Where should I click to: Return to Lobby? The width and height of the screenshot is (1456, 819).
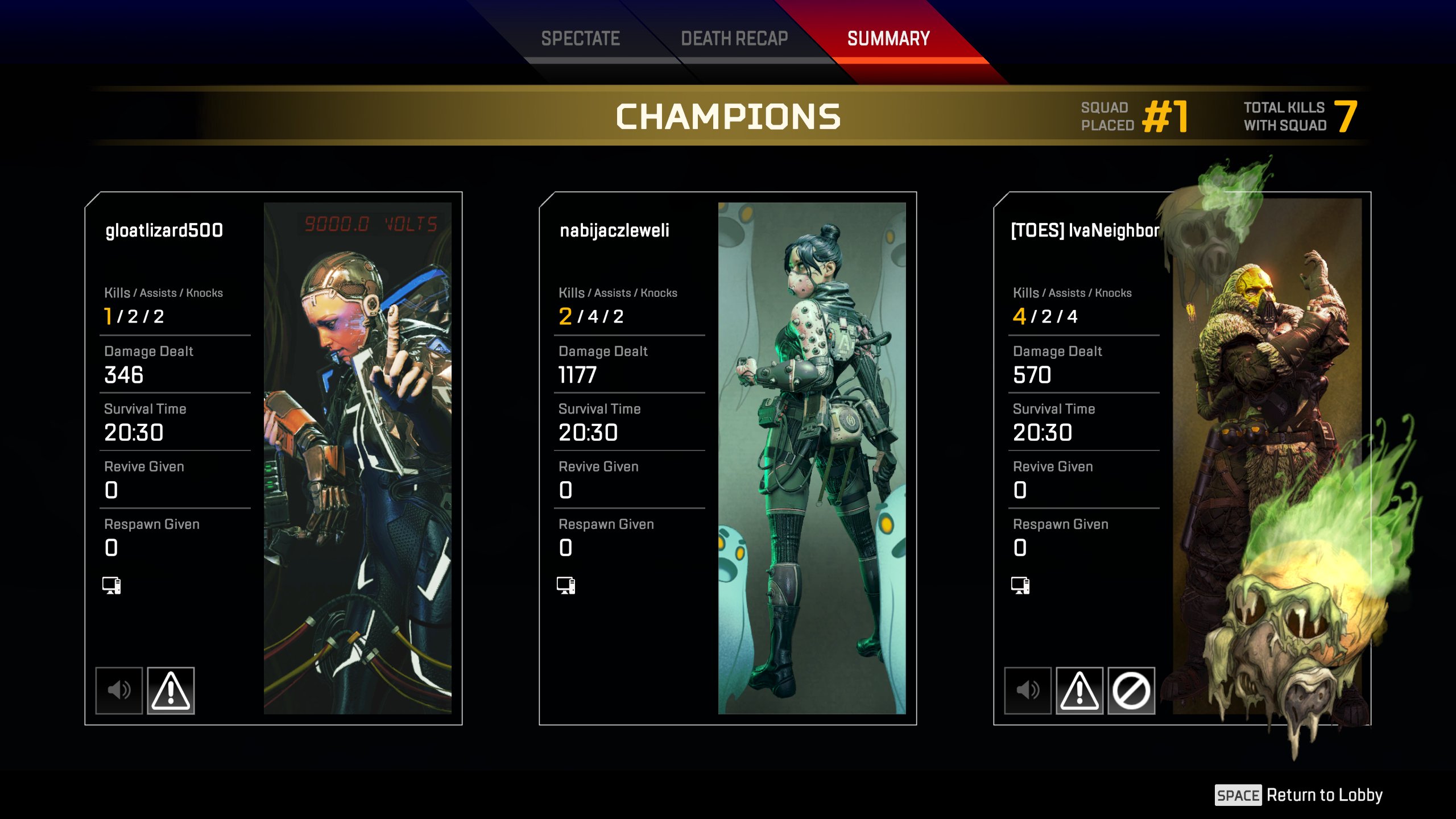(x=1299, y=795)
